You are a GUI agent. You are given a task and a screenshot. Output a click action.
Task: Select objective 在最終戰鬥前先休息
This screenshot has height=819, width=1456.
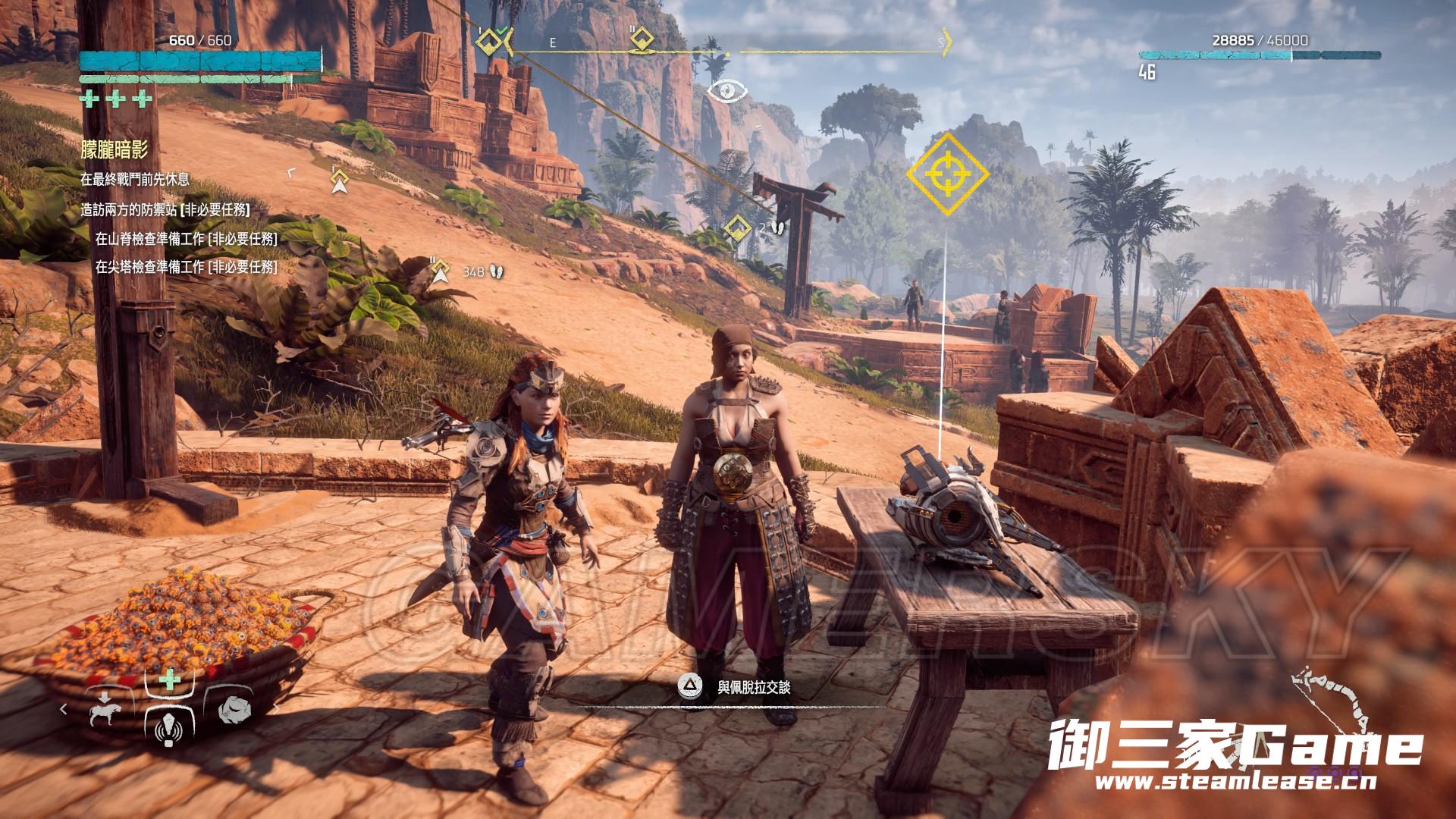135,180
